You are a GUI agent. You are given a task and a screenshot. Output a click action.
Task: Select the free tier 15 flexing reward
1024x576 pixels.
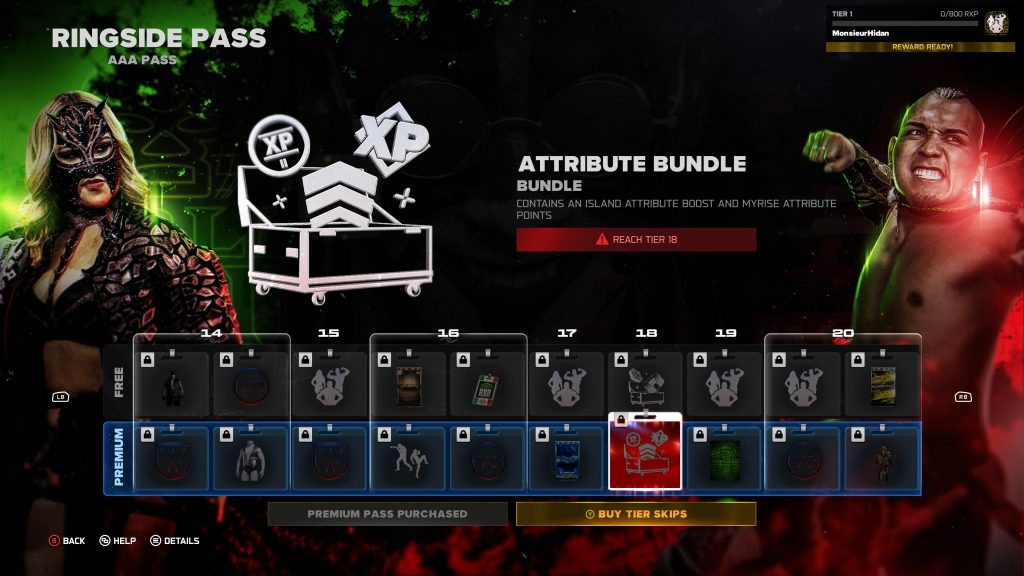(x=329, y=385)
